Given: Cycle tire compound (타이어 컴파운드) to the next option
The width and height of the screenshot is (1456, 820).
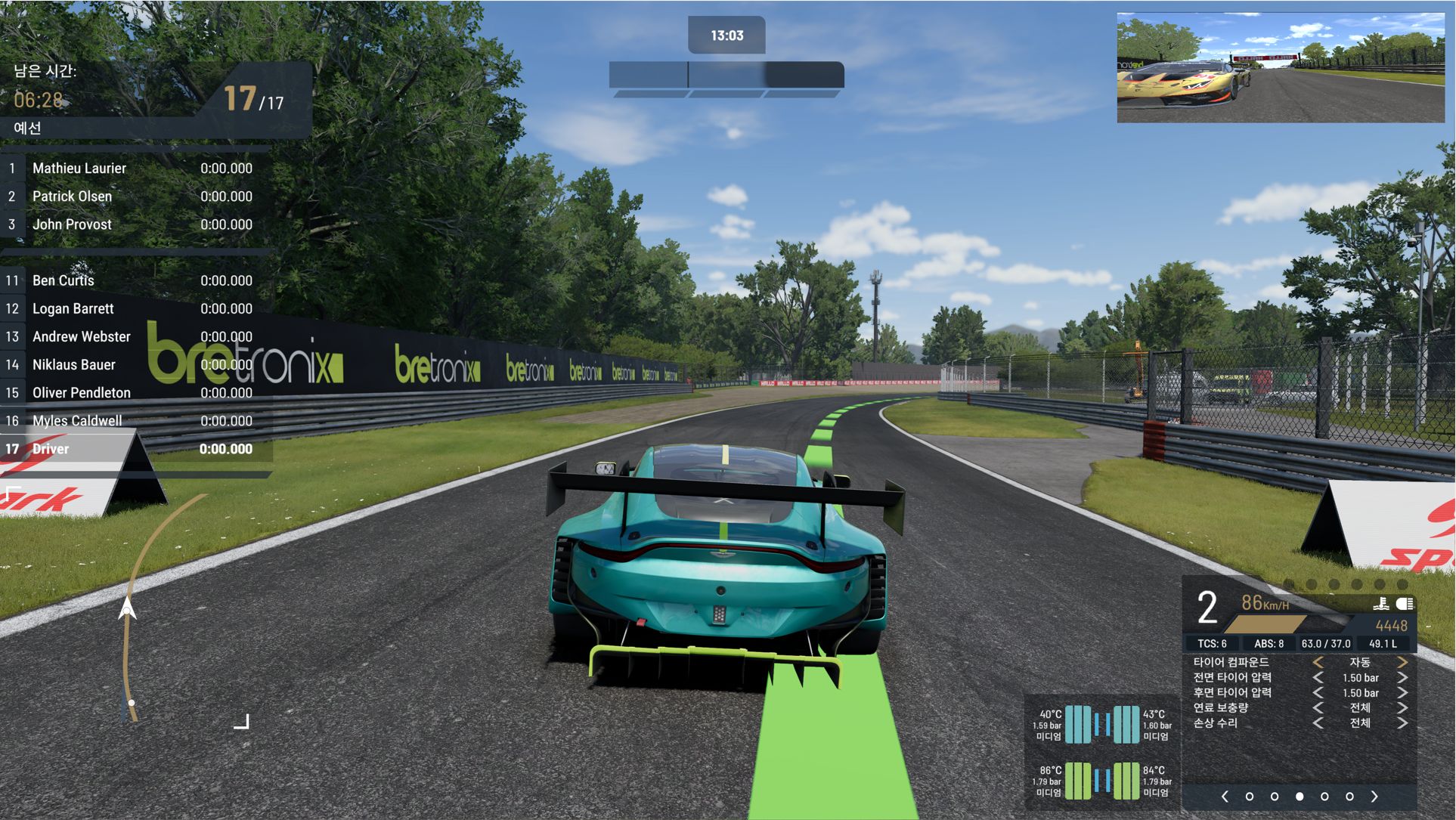Looking at the screenshot, I should pyautogui.click(x=1402, y=662).
